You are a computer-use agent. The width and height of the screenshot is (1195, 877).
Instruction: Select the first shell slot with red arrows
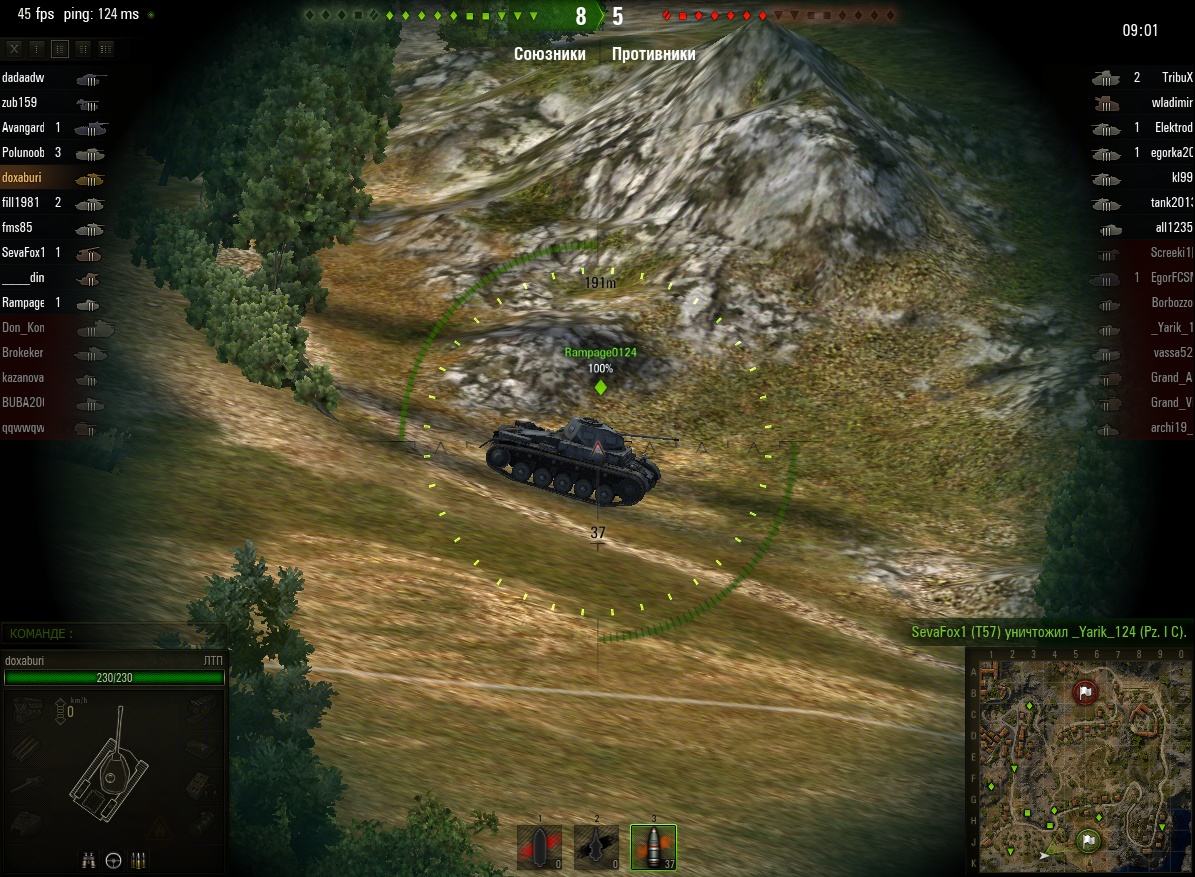coord(540,847)
